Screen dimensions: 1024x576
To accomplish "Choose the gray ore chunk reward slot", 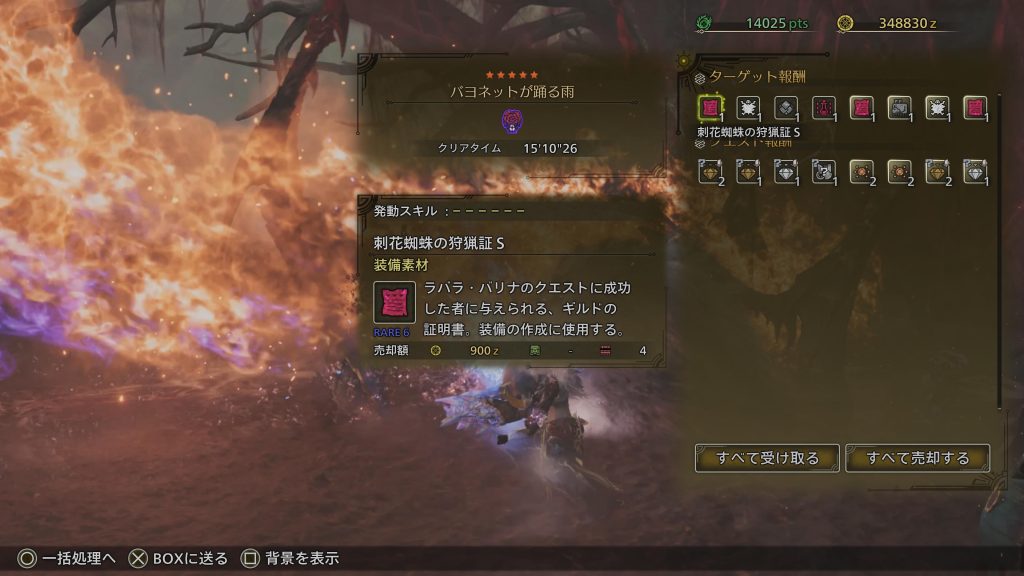I will pyautogui.click(x=787, y=108).
